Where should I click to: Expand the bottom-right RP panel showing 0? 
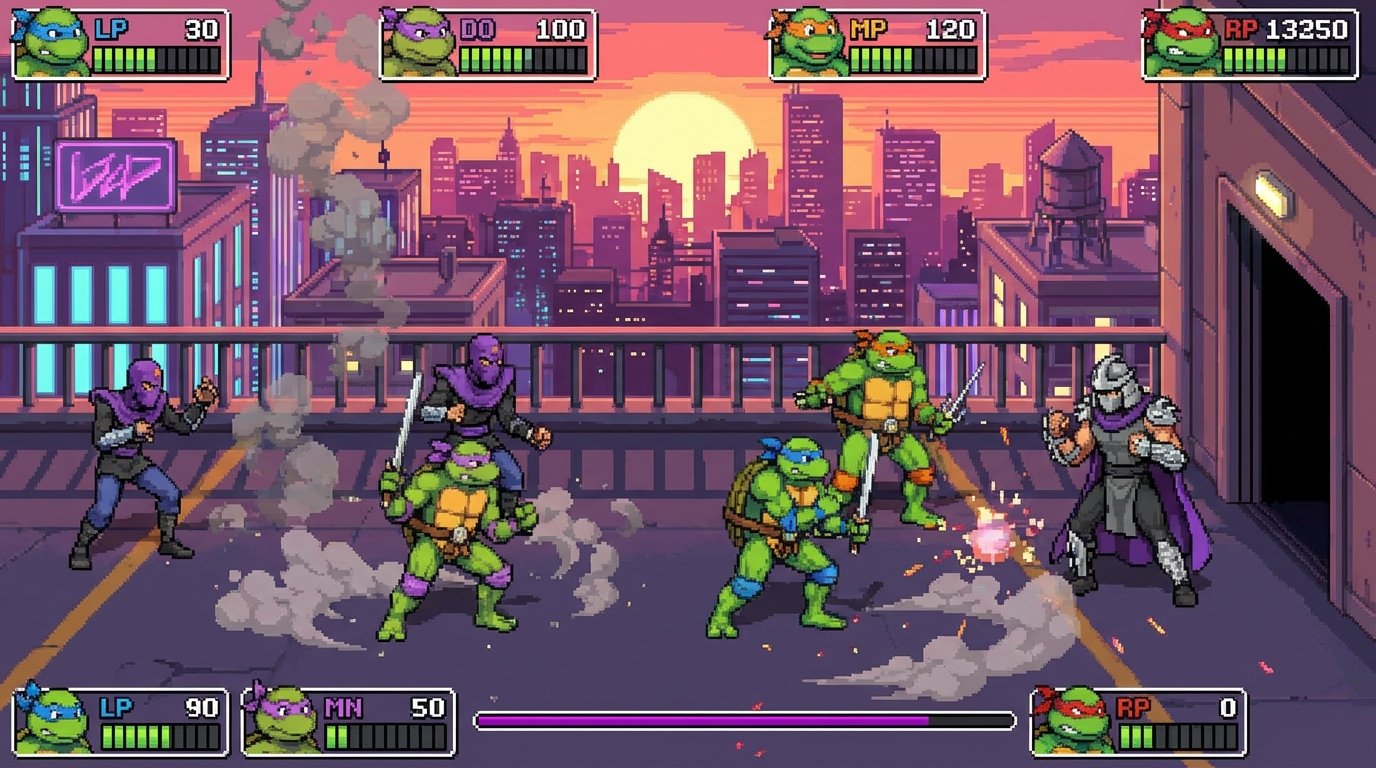tap(1140, 718)
